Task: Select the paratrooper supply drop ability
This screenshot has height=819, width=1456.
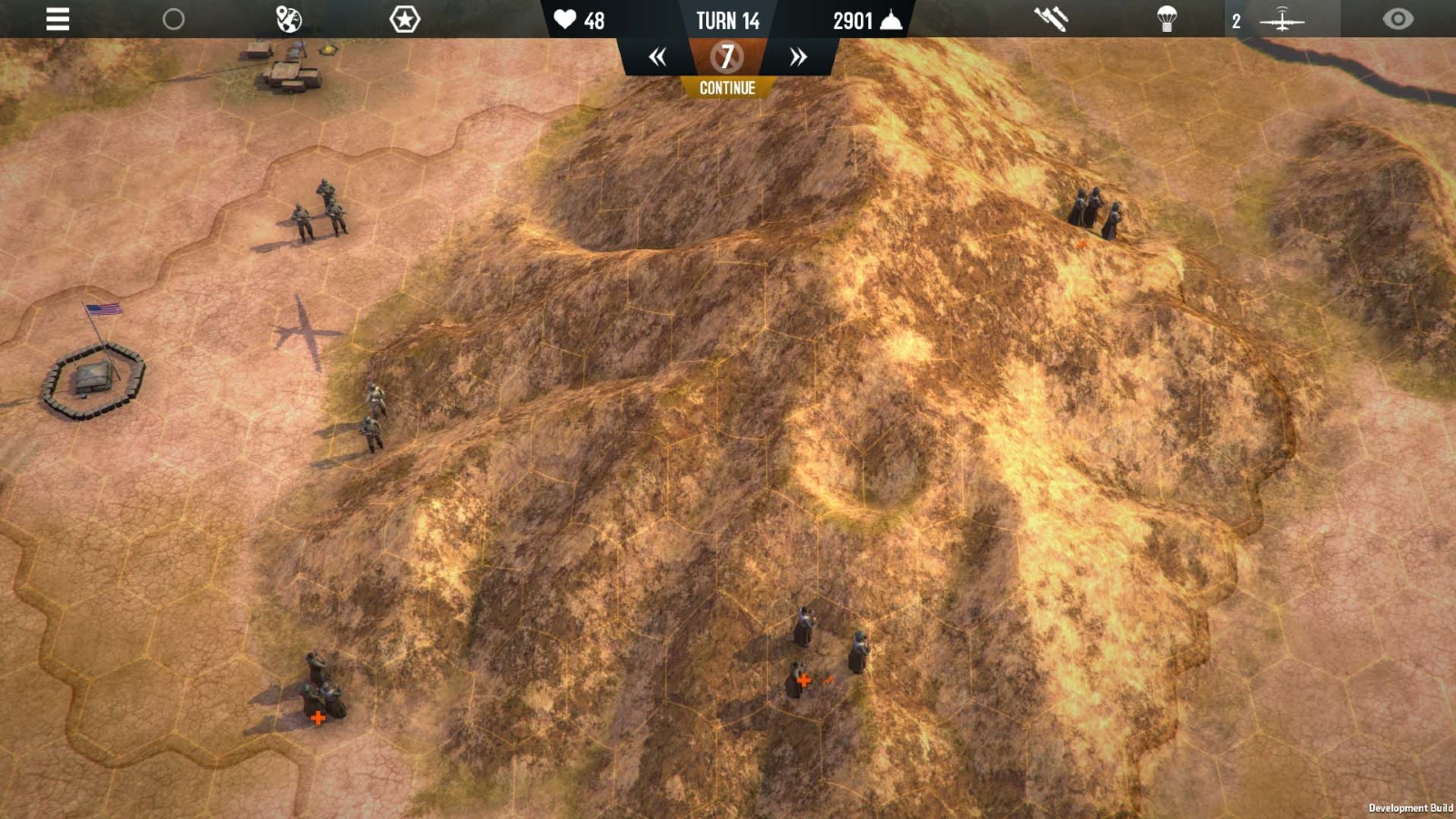Action: (1168, 18)
